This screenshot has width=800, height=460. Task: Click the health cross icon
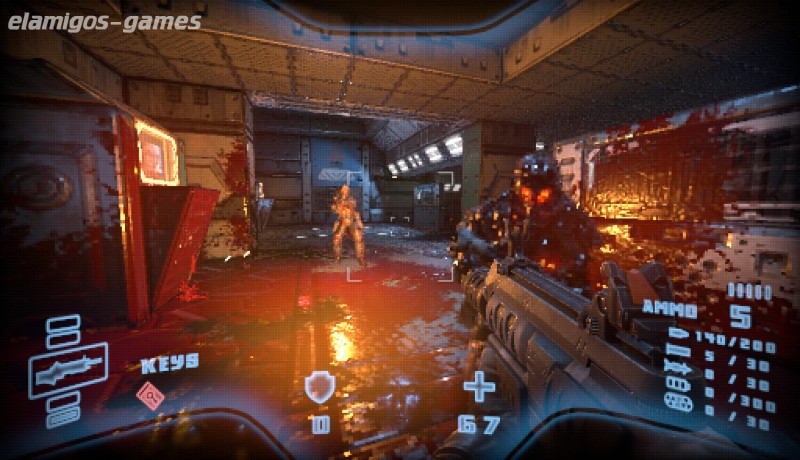[480, 386]
